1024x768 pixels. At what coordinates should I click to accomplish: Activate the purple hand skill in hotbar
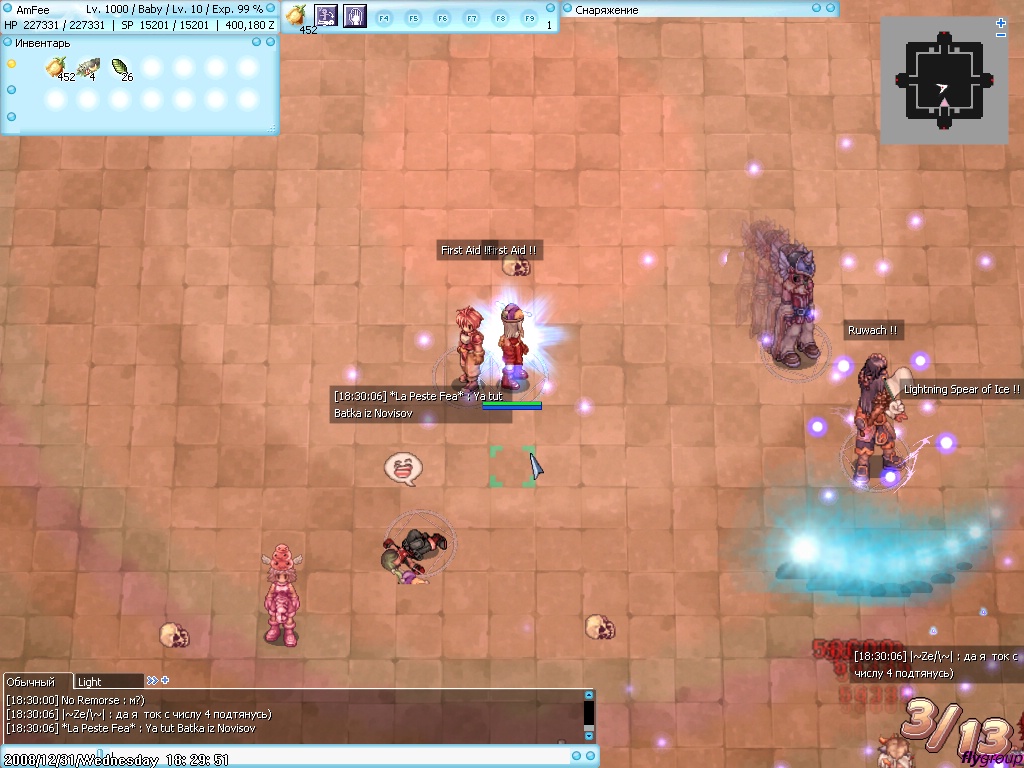pos(354,15)
